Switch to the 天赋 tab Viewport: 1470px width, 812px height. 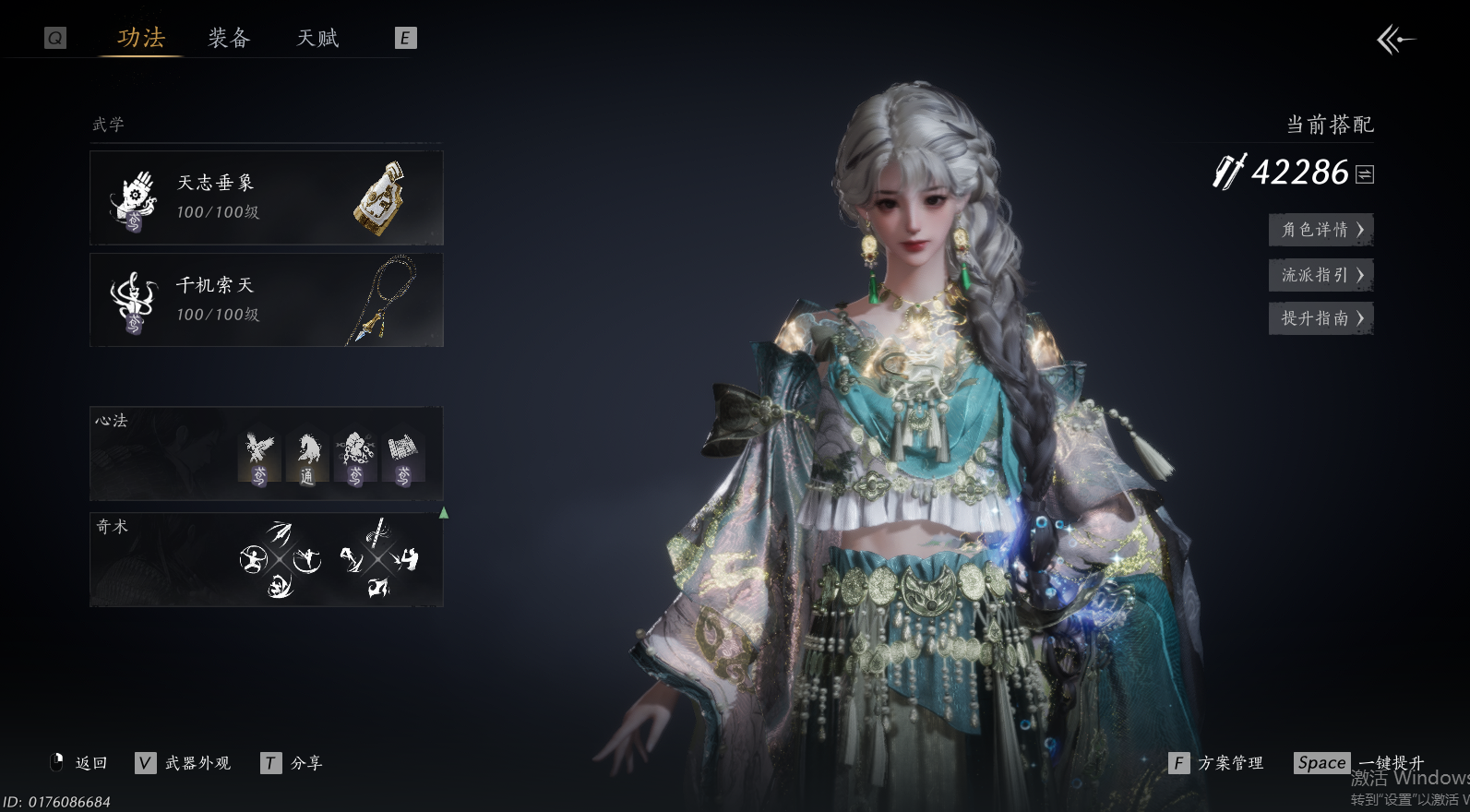point(317,38)
